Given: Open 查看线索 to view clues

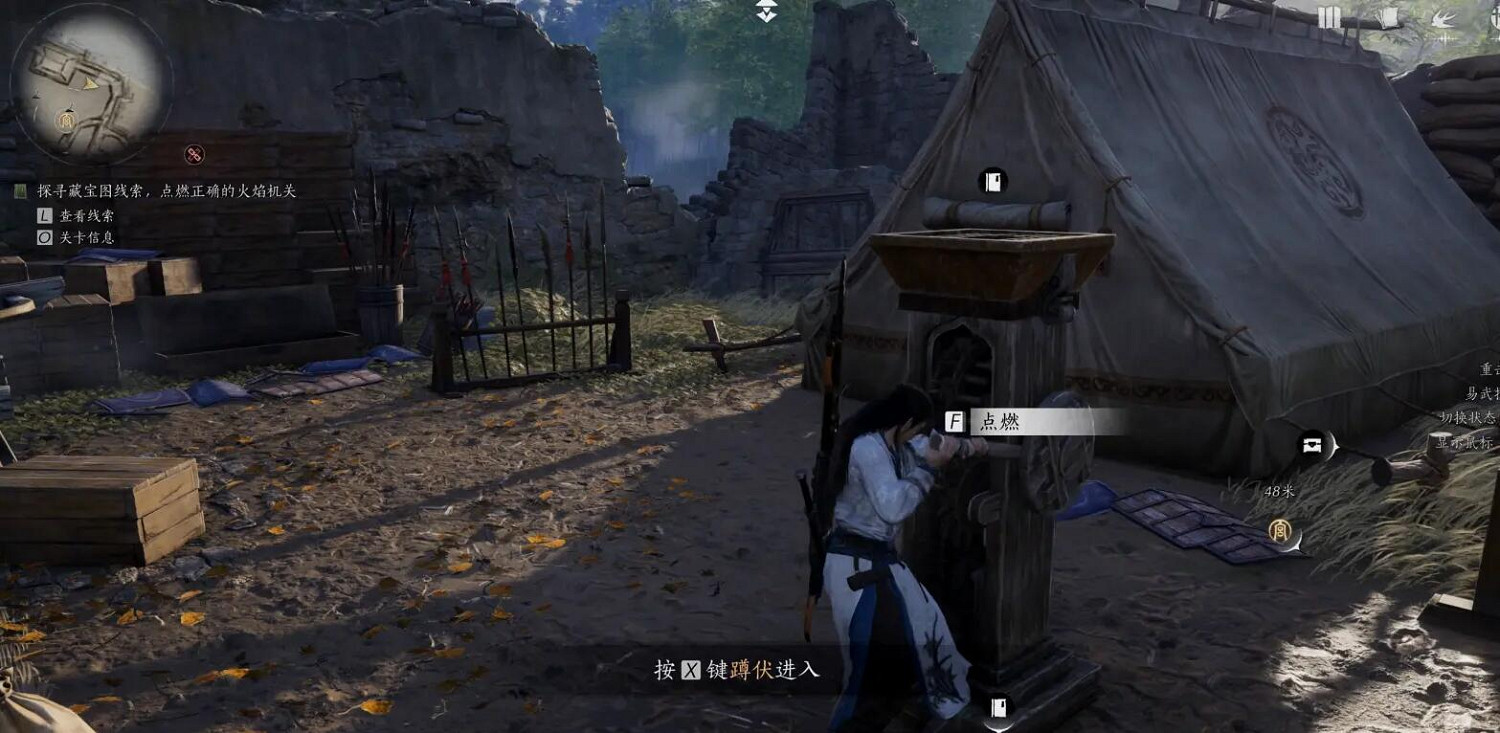Looking at the screenshot, I should [84, 213].
